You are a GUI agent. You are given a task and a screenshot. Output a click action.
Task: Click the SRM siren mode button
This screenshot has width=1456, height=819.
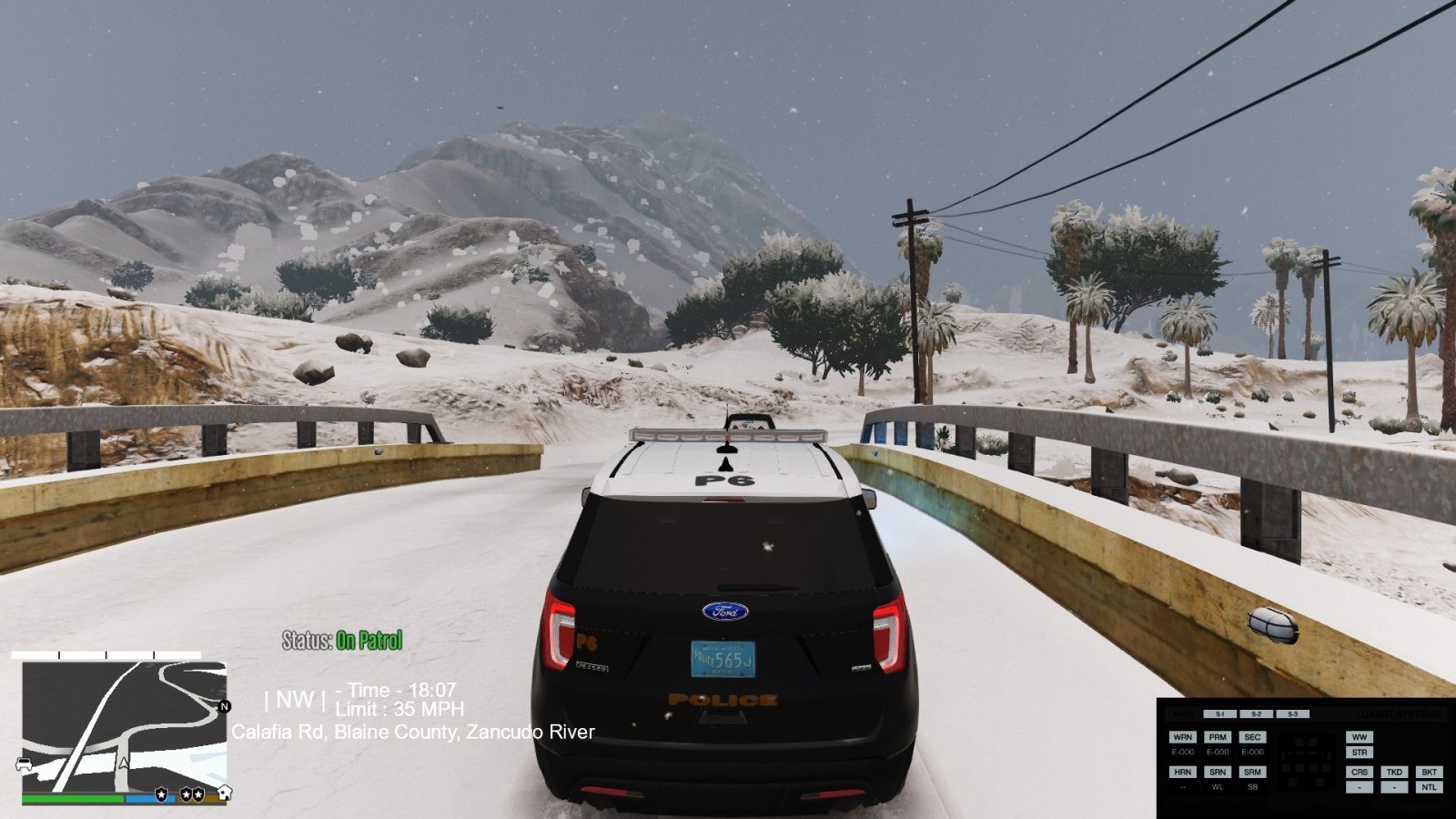point(1252,772)
